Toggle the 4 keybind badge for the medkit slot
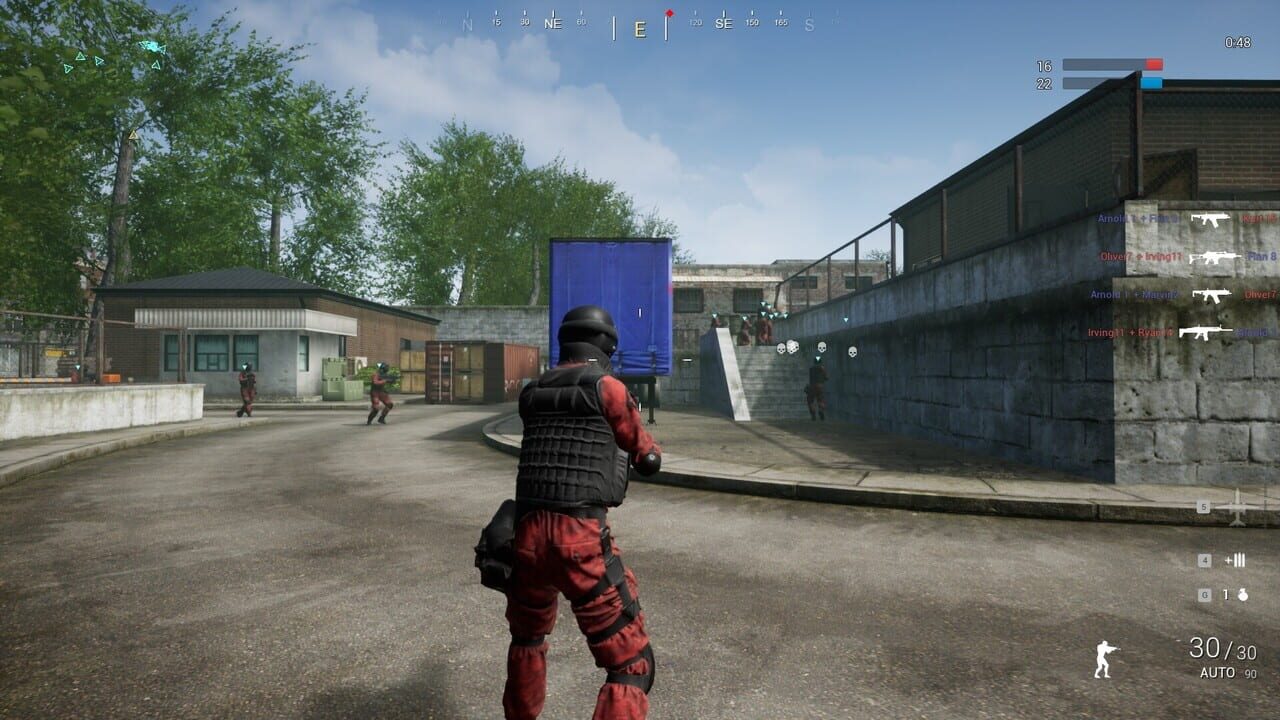This screenshot has width=1280, height=720. [x=1204, y=560]
